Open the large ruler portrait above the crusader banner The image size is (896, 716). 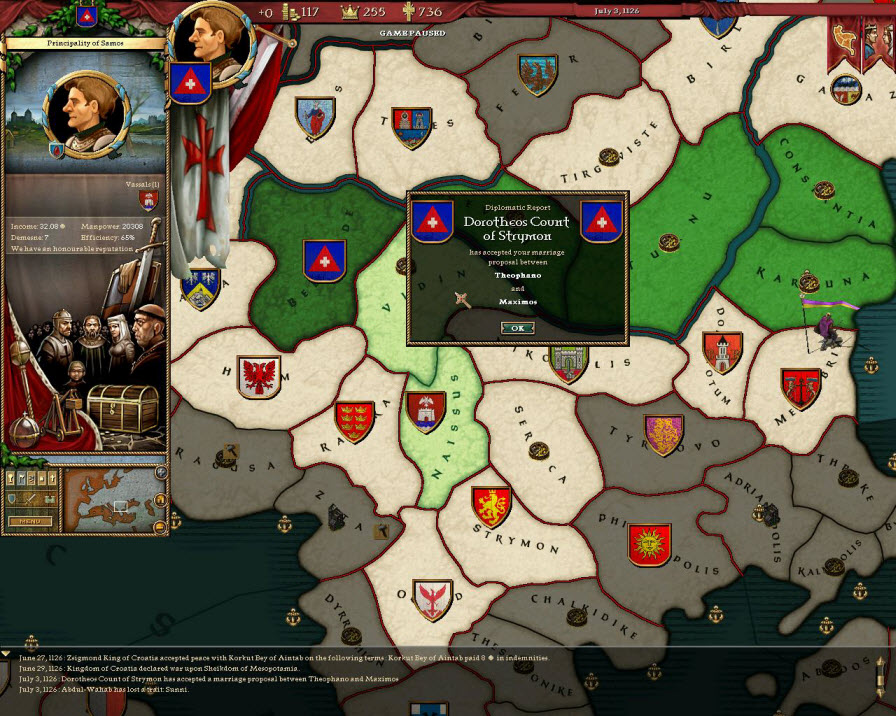point(208,38)
